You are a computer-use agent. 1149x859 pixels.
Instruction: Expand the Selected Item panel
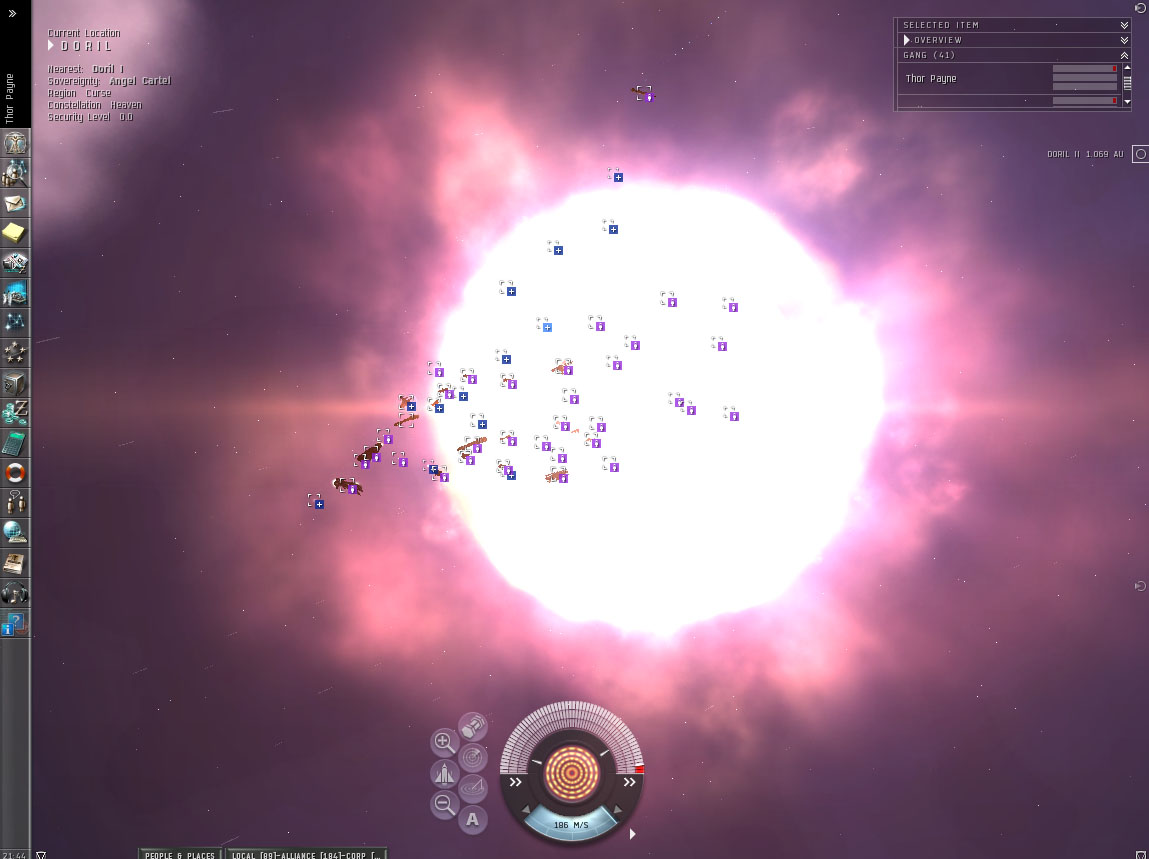tap(1124, 25)
